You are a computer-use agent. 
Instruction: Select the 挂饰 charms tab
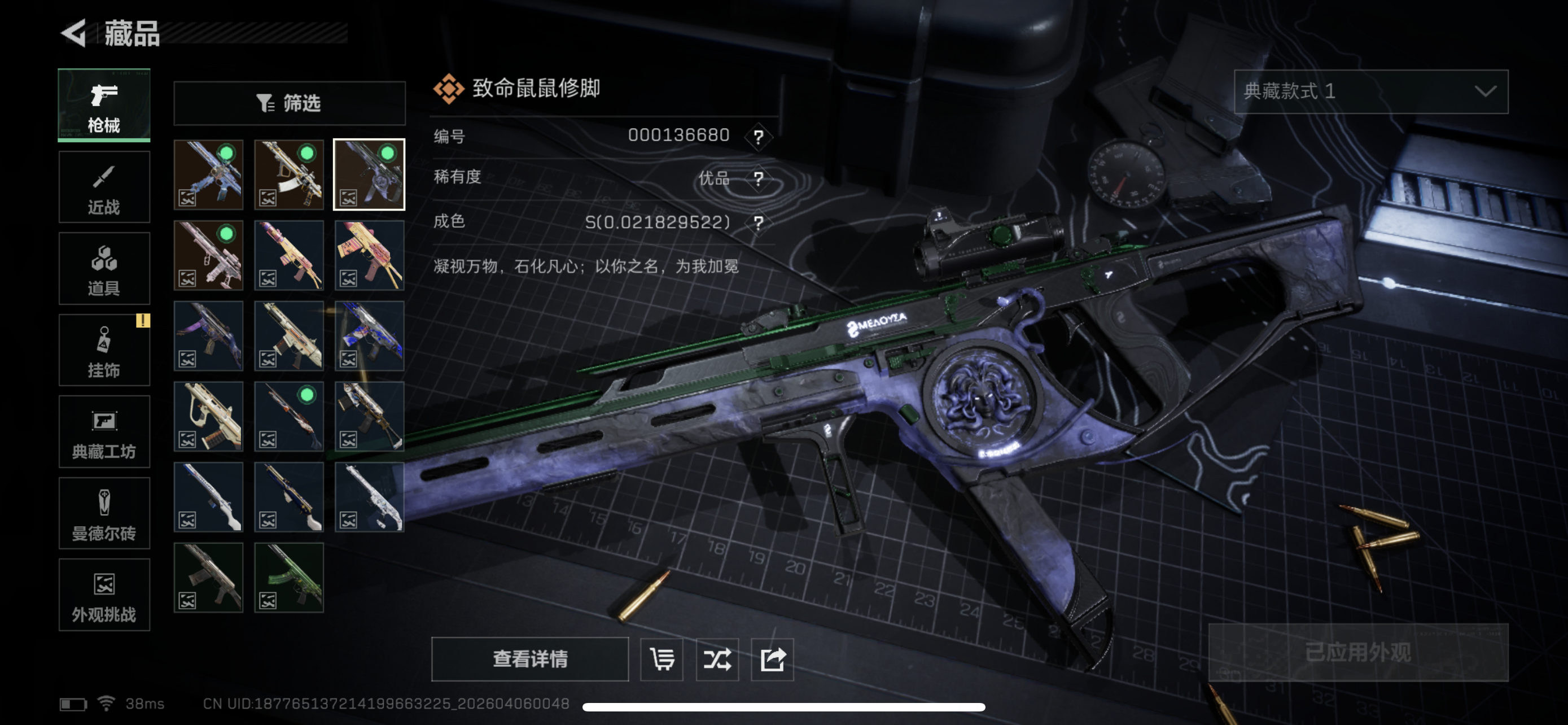[104, 350]
